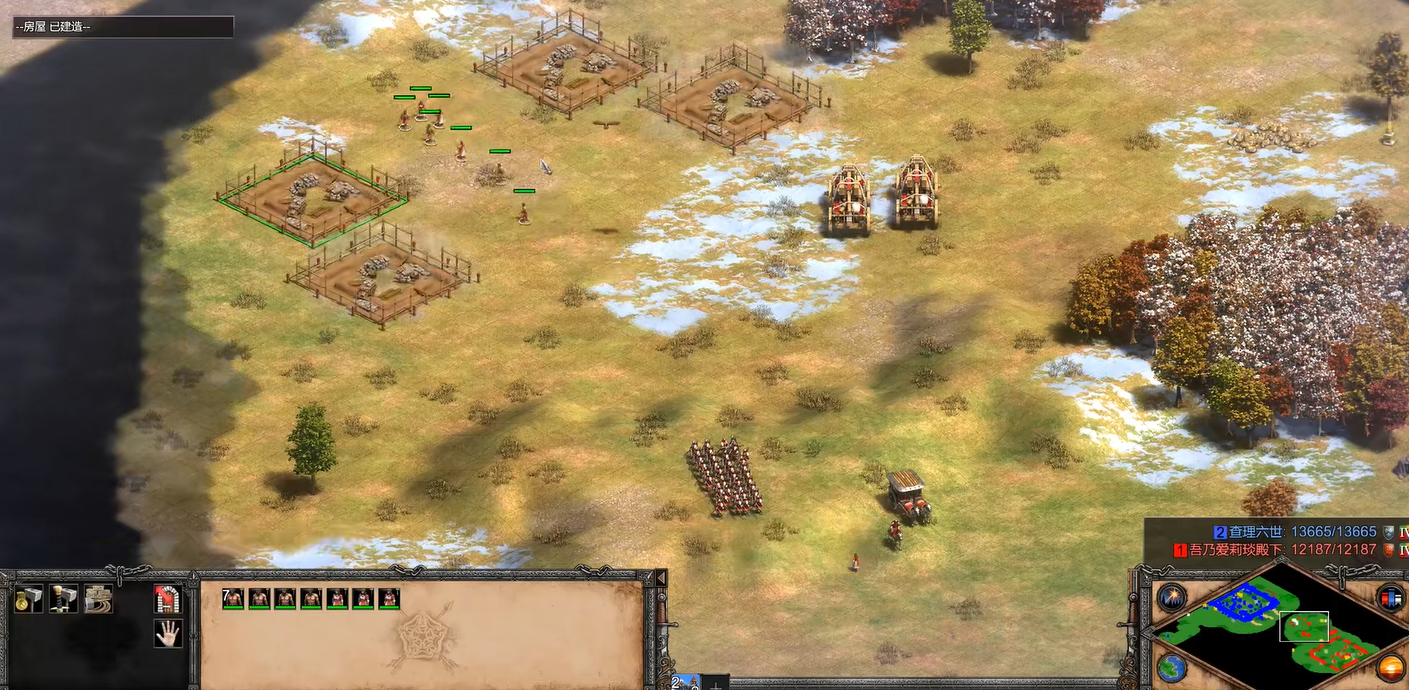
Task: Activate the flare signal button beside minimap
Action: (x=1171, y=598)
